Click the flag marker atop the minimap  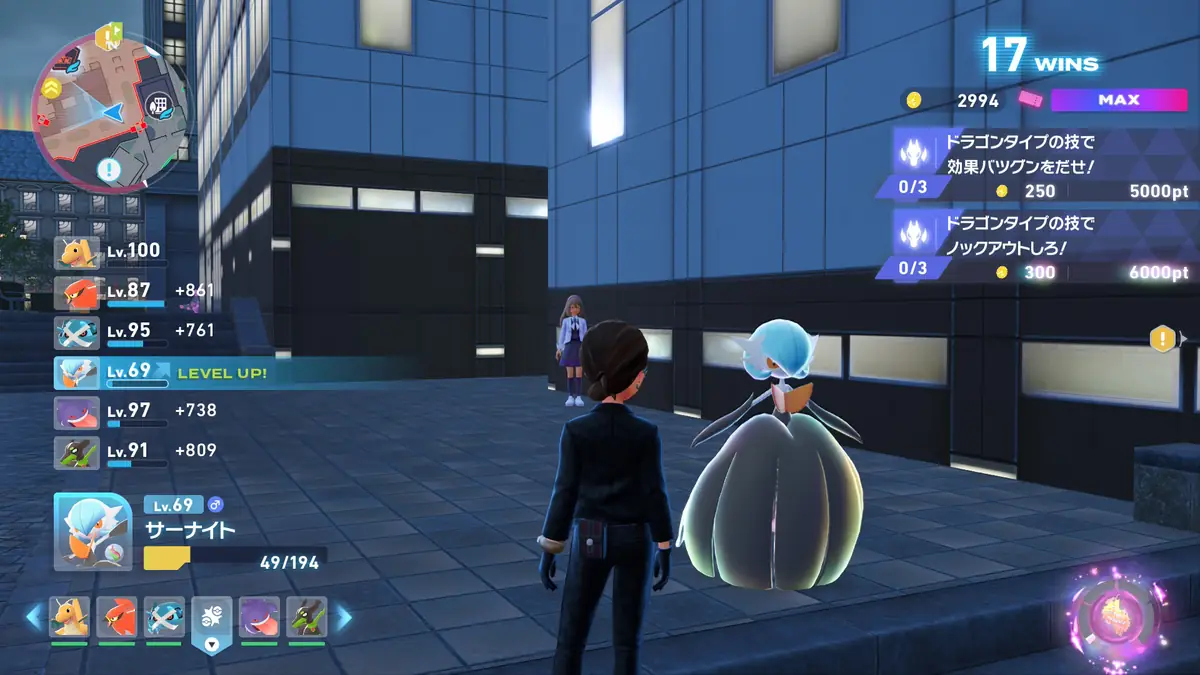pos(106,36)
